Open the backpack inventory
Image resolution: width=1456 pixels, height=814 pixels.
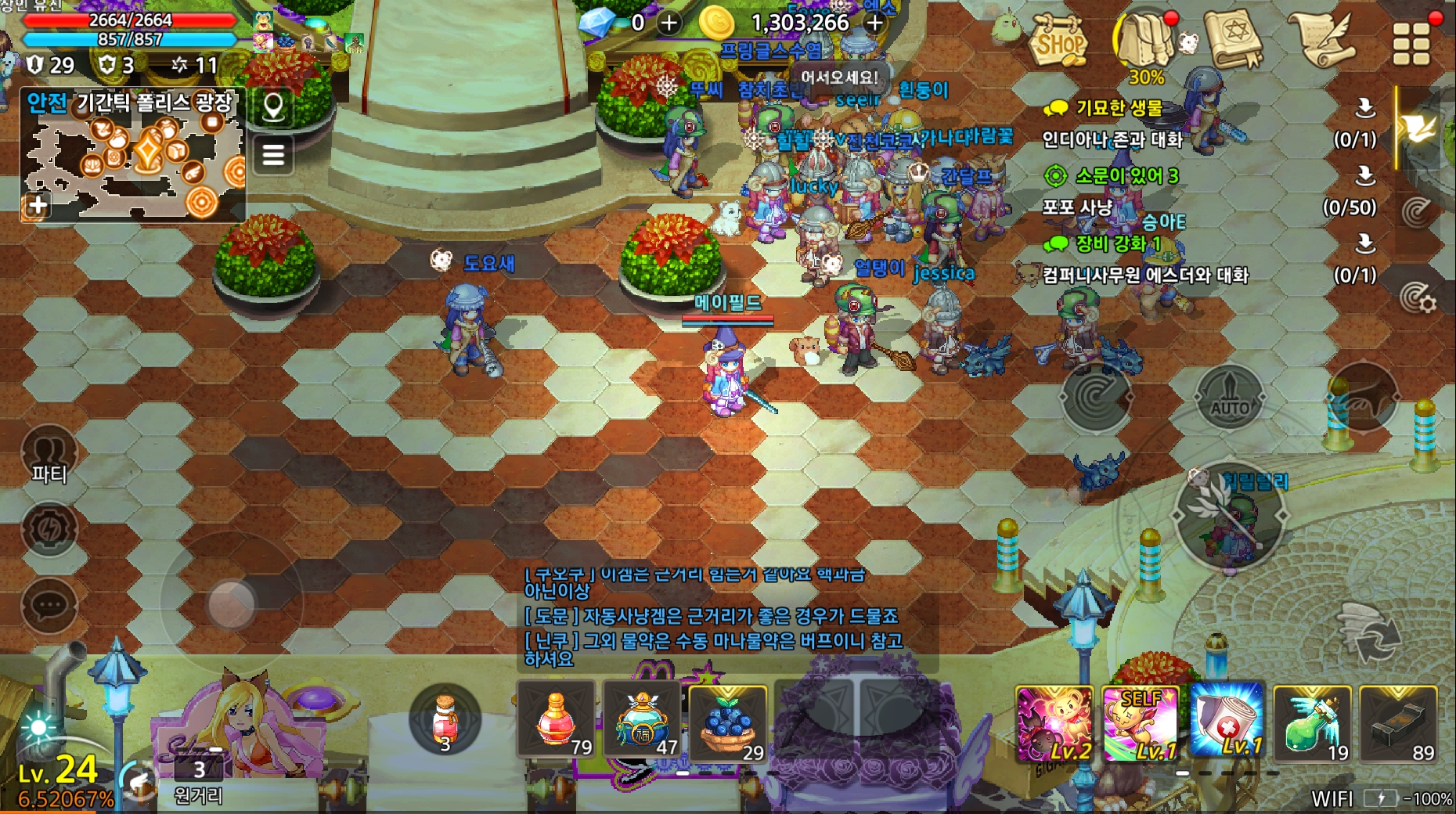pos(1144,39)
